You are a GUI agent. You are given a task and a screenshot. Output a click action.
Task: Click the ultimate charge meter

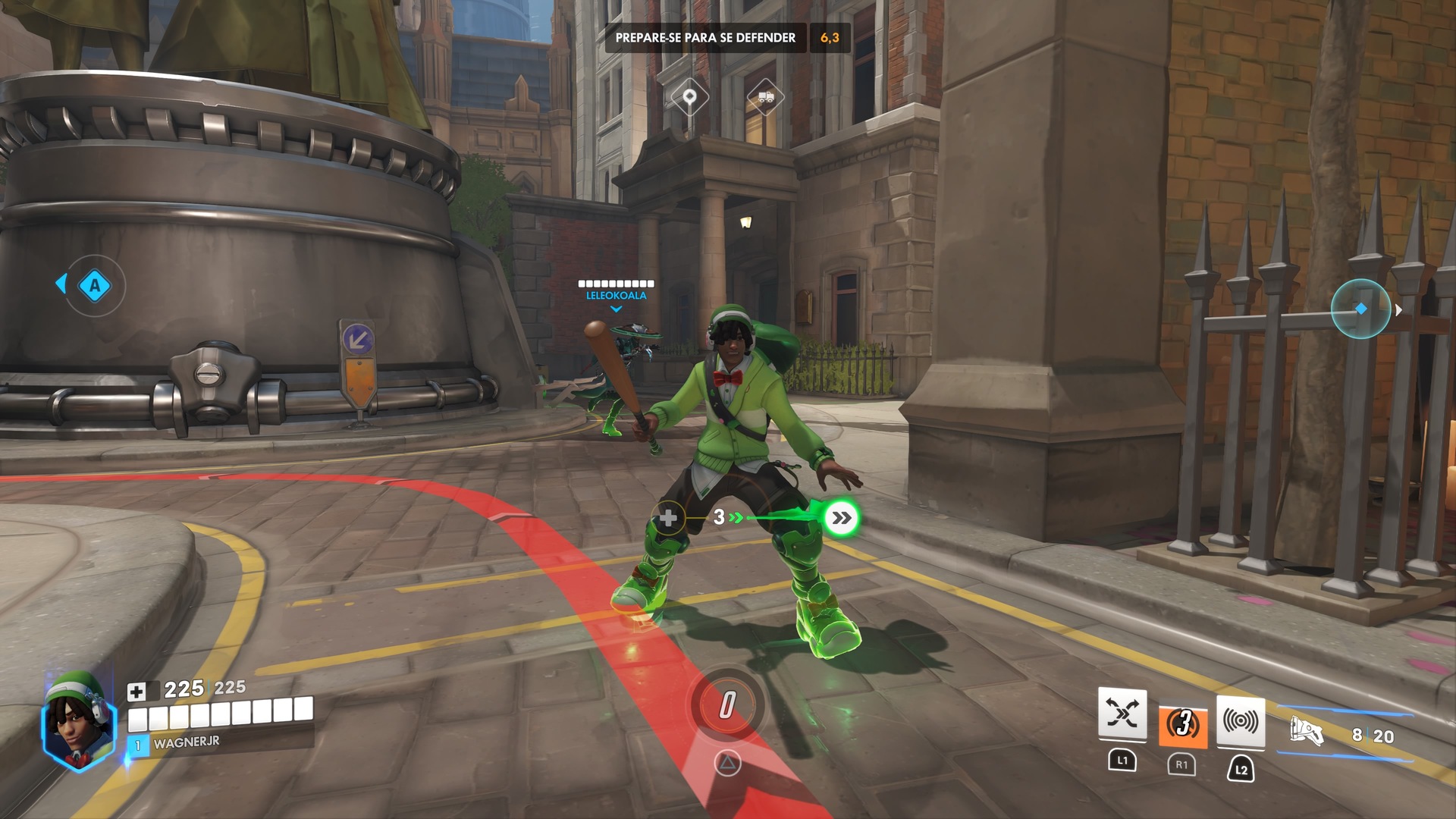[727, 705]
